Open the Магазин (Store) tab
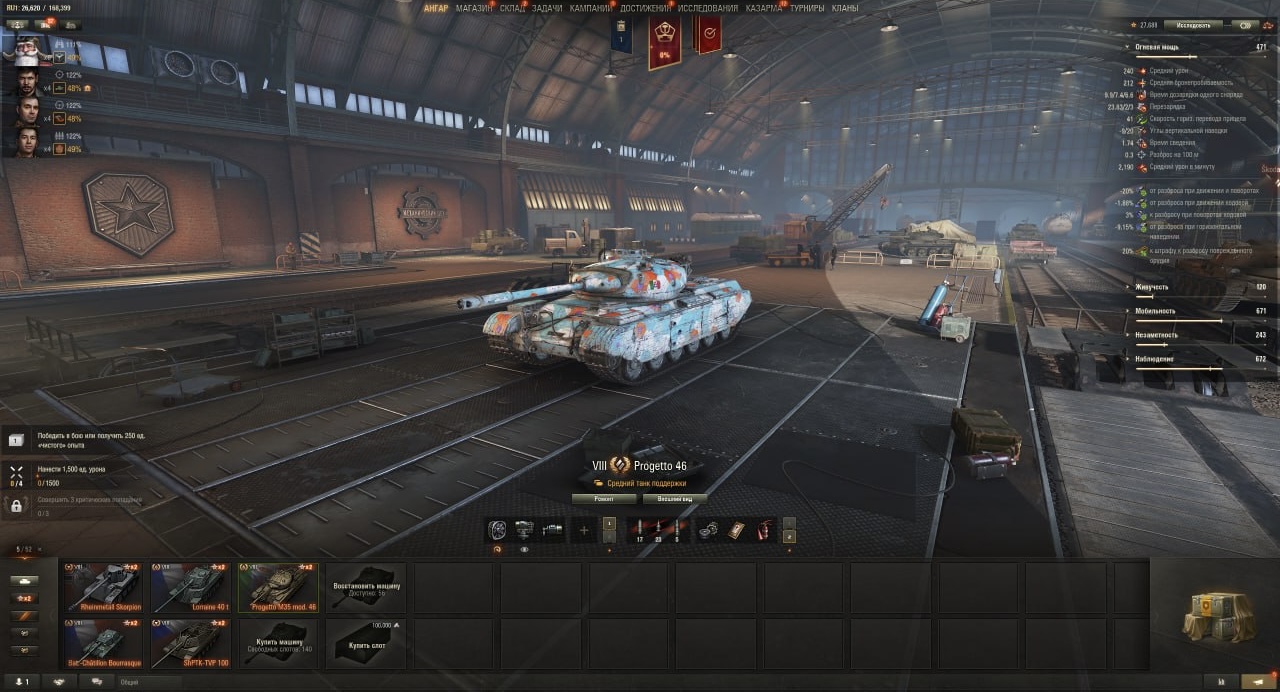This screenshot has height=692, width=1280. [x=473, y=8]
